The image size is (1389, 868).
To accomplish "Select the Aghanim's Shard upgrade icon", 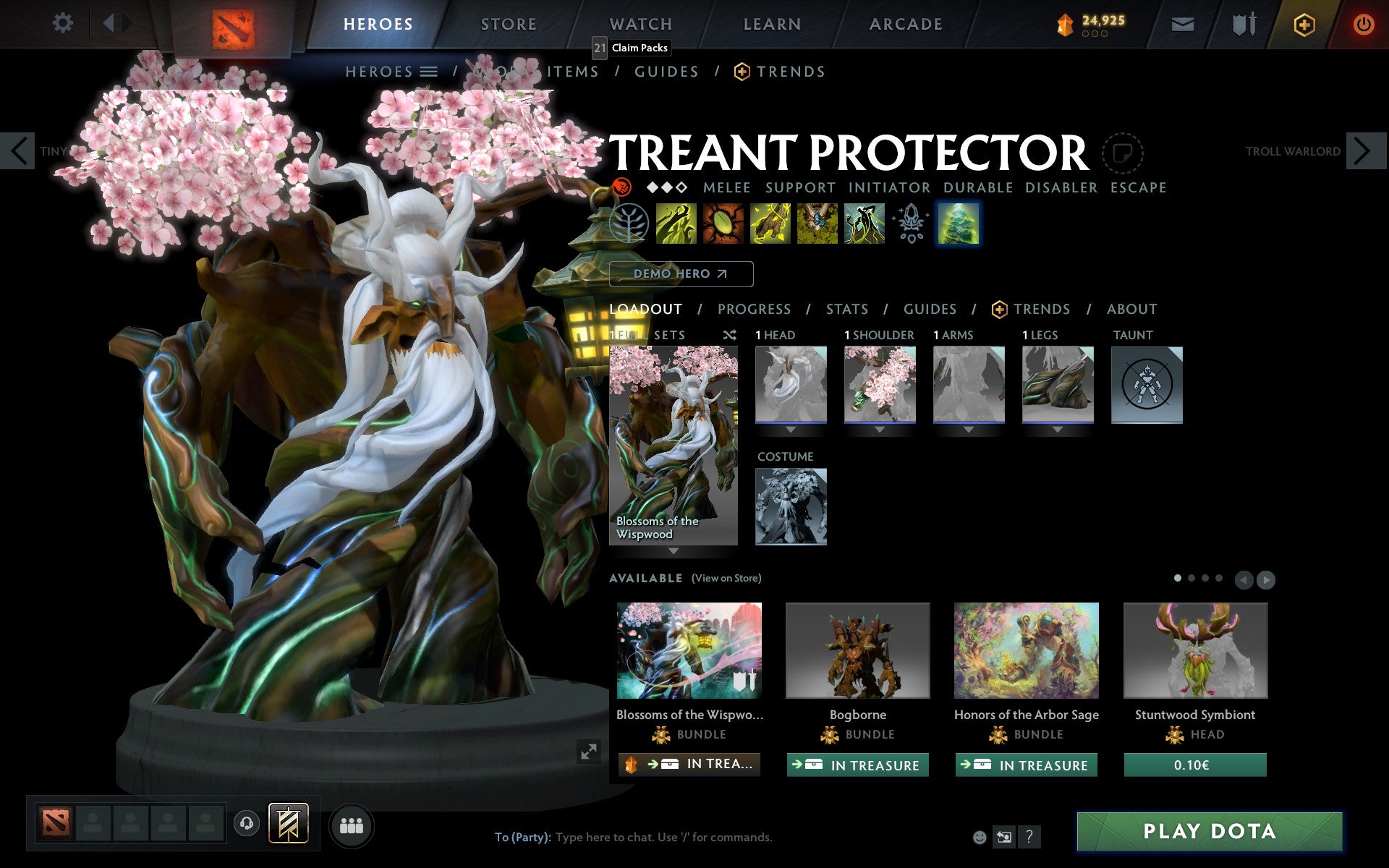I will click(911, 225).
